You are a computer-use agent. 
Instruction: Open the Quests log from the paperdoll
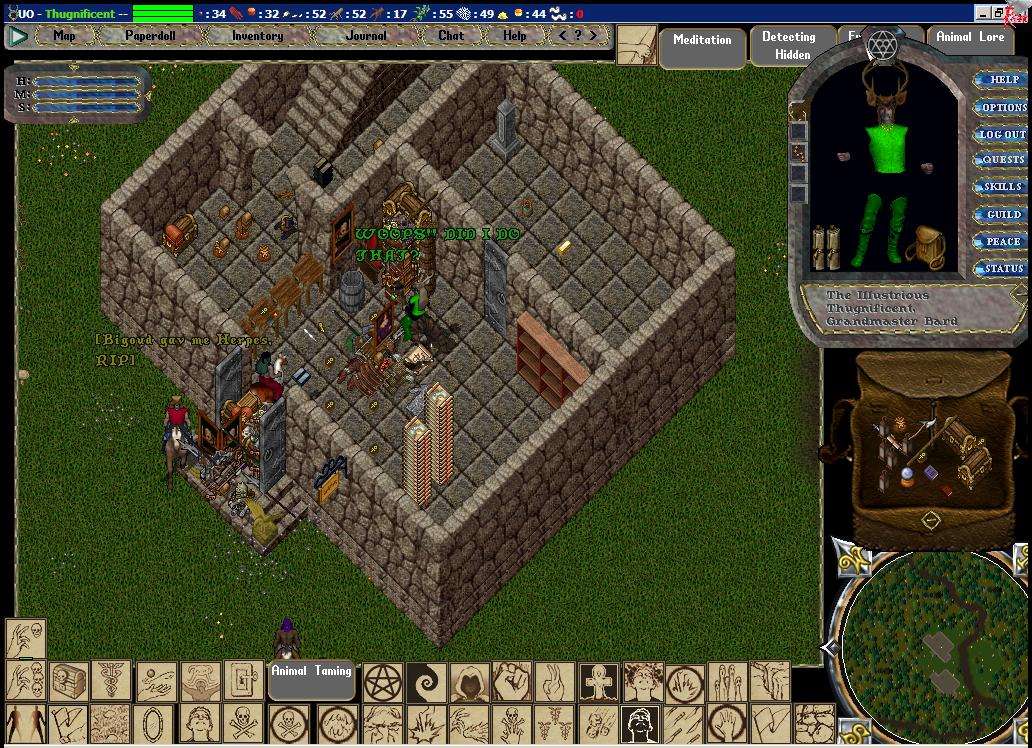[1003, 160]
